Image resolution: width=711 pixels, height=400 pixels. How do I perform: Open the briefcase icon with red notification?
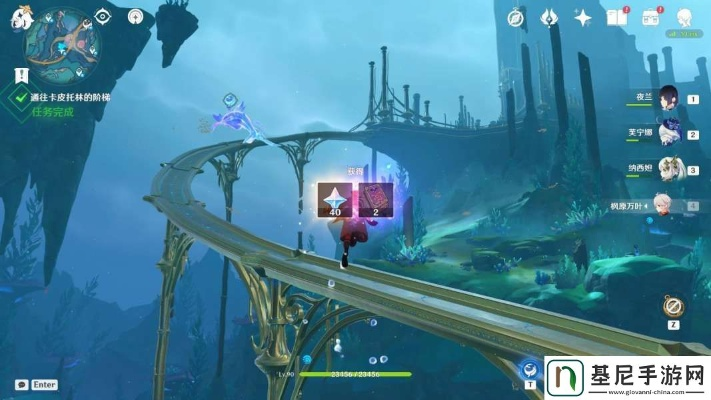pos(651,17)
